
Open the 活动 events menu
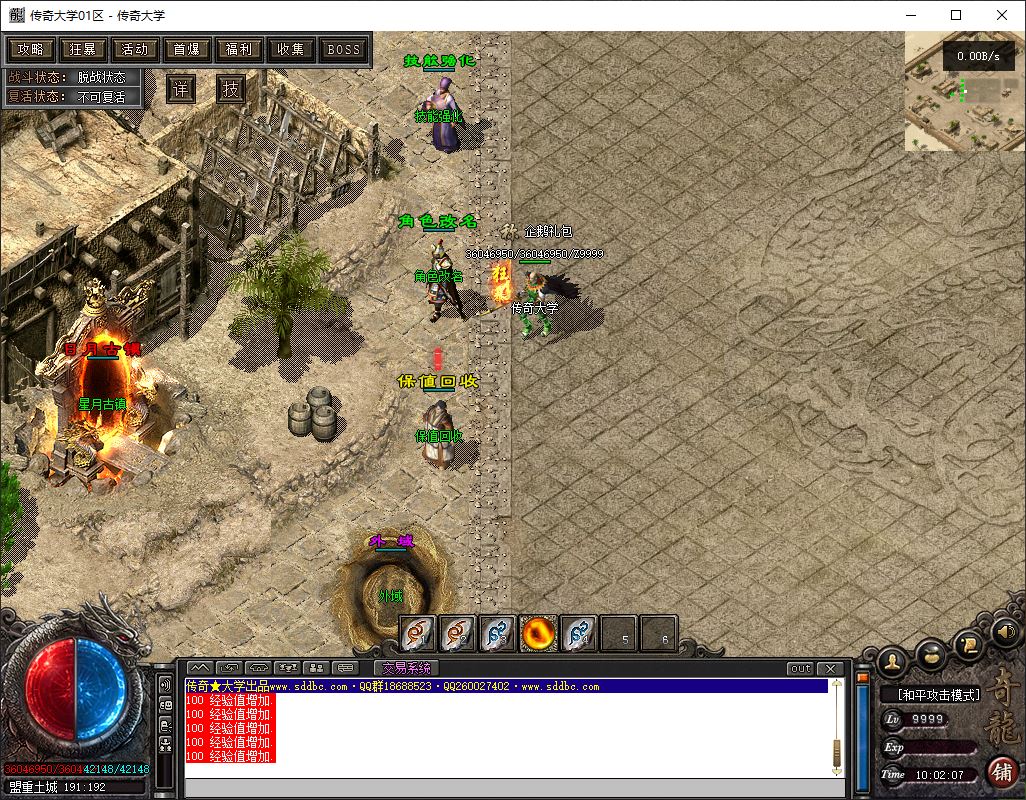(x=135, y=49)
